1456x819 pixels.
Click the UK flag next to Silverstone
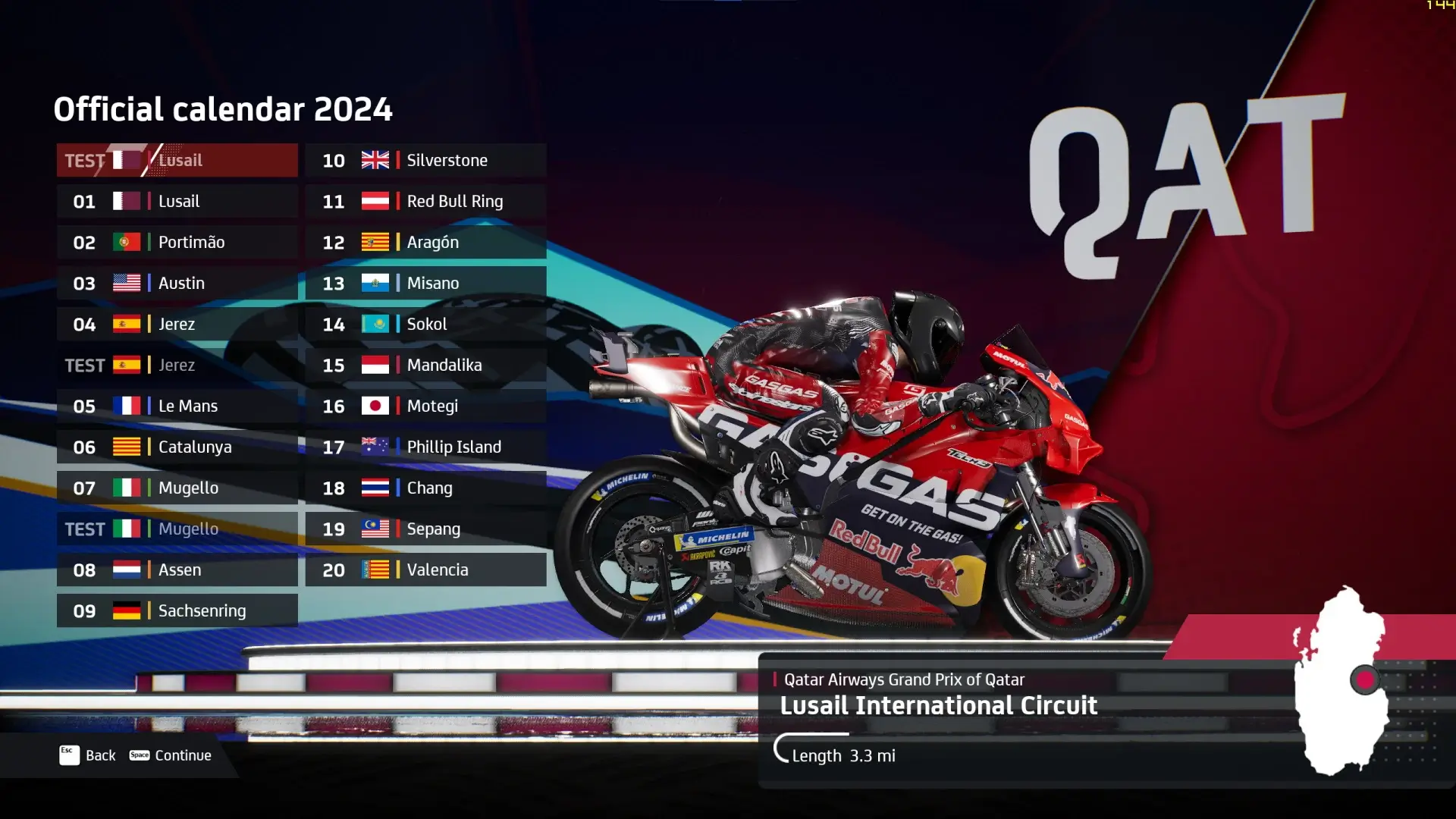(x=375, y=160)
